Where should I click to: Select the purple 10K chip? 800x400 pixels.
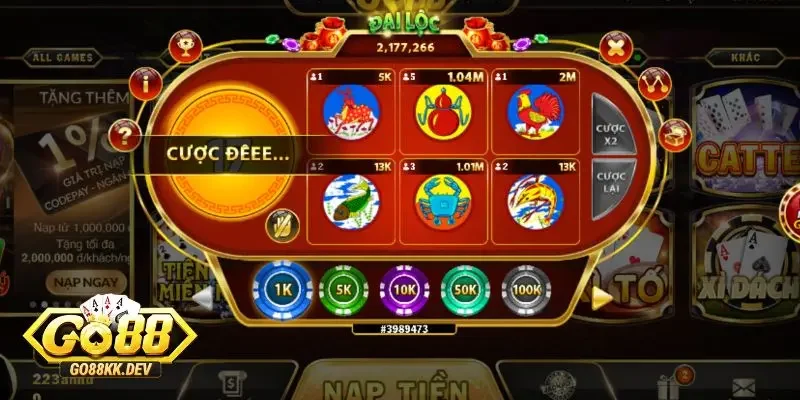tap(404, 289)
